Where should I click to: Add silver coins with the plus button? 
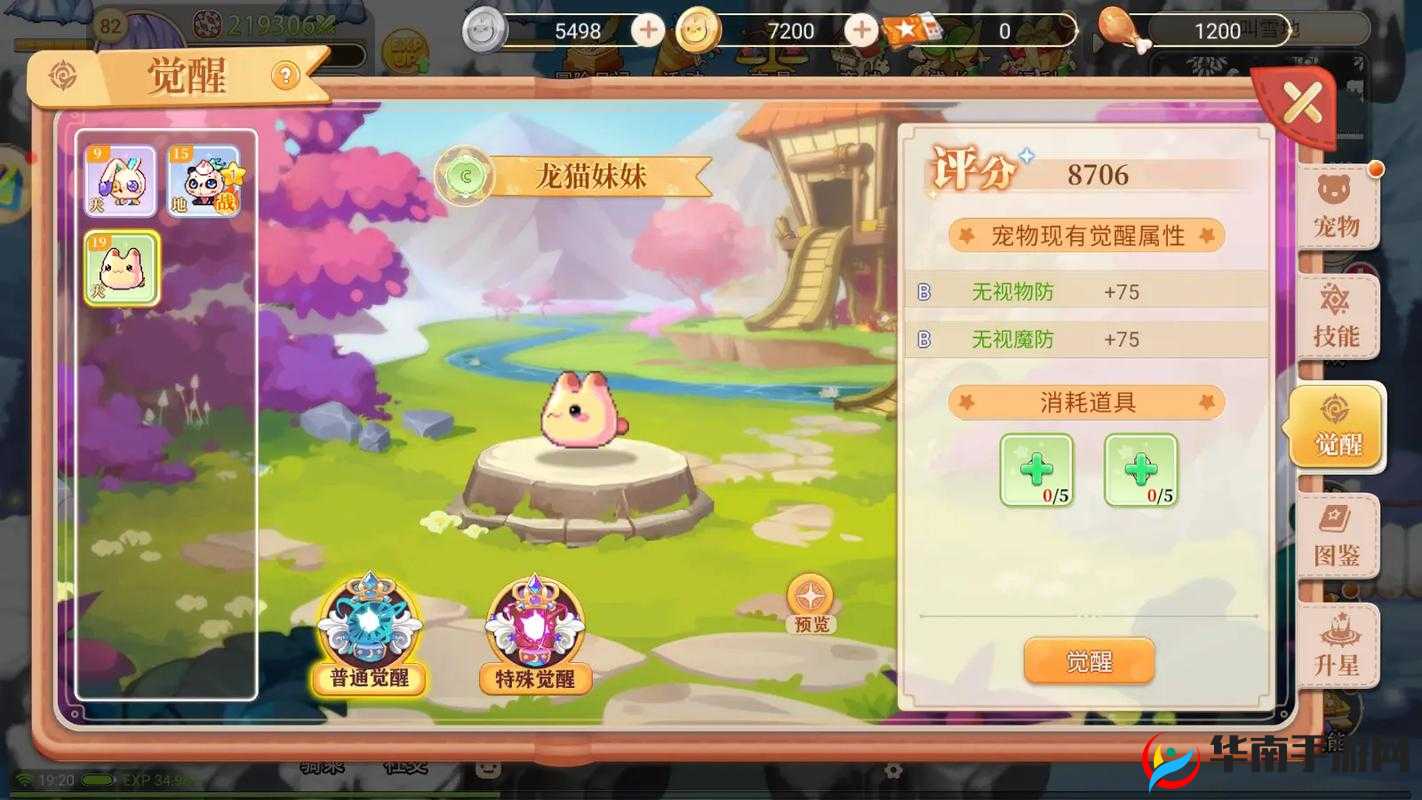(648, 30)
